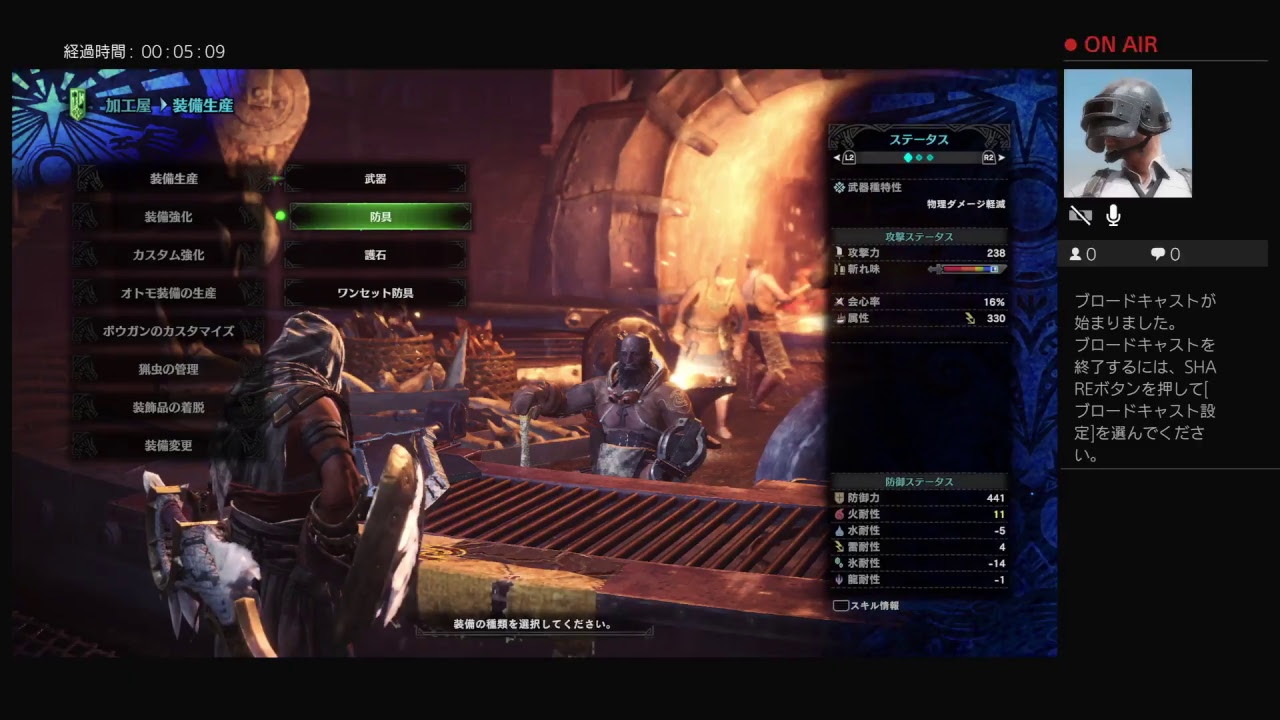This screenshot has width=1280, height=720.
Task: Toggle the スキル情報 skill info checkbox
Action: pos(841,605)
